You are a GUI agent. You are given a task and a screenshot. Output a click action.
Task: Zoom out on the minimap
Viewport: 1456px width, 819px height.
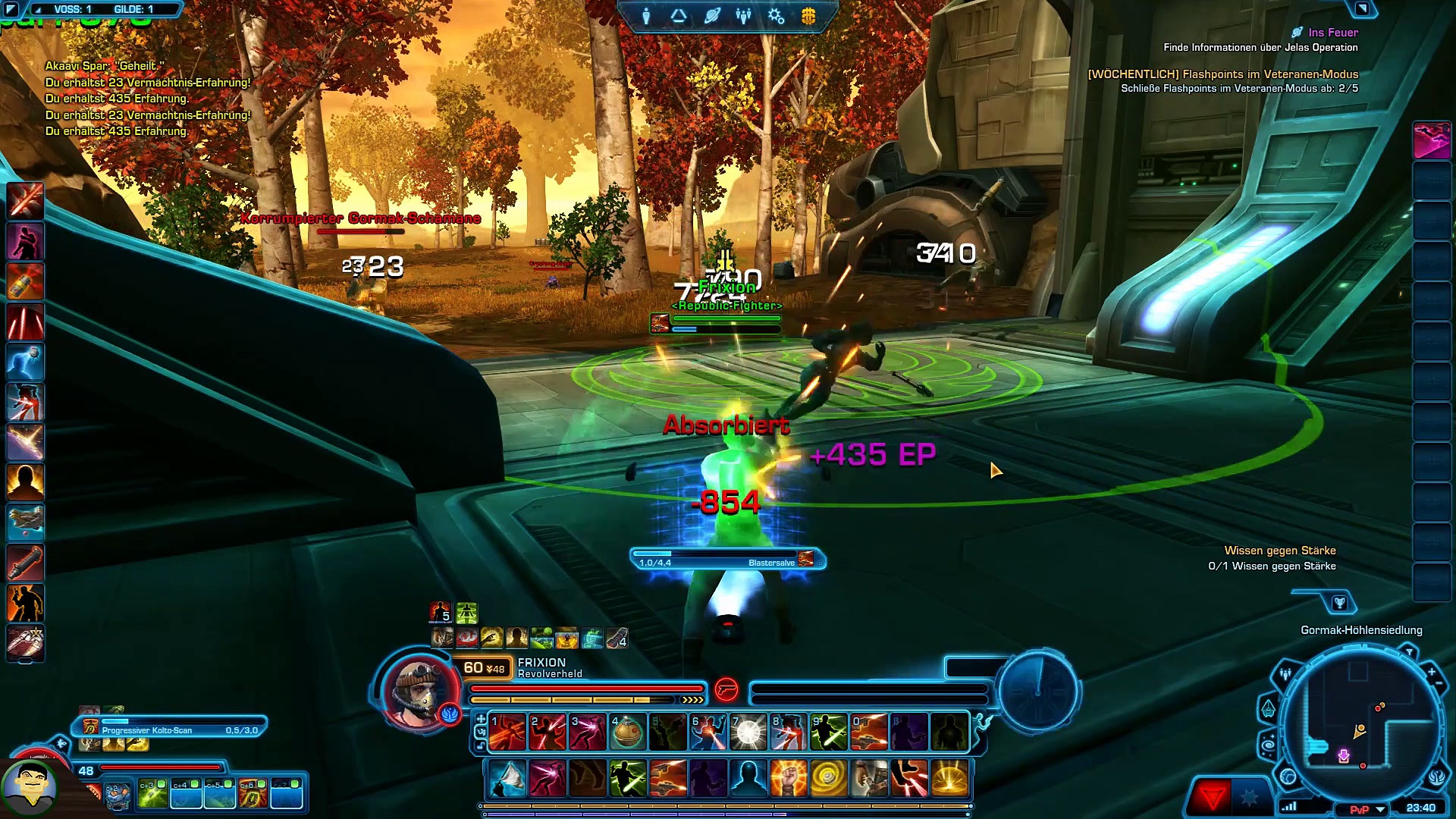tap(1439, 684)
